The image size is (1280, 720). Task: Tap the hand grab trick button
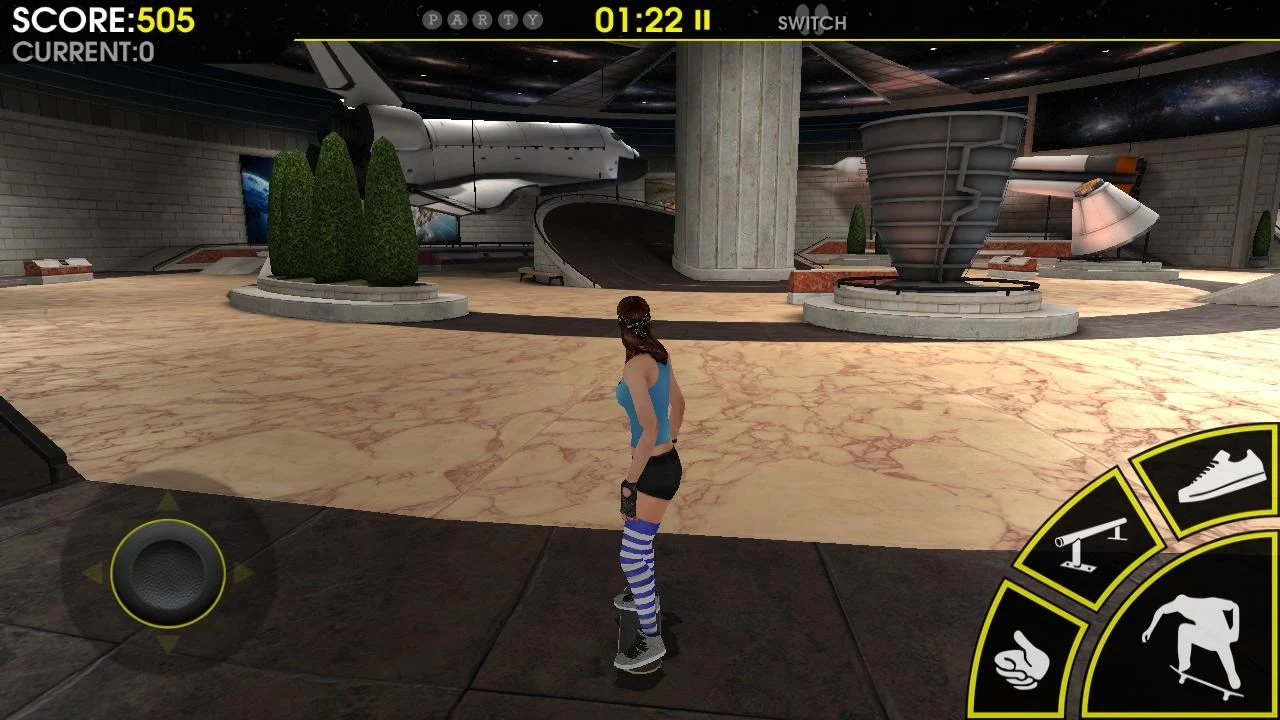[1023, 657]
